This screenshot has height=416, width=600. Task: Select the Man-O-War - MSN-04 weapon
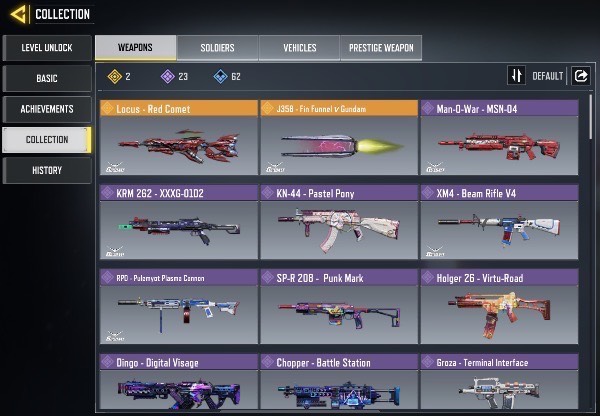[x=498, y=138]
